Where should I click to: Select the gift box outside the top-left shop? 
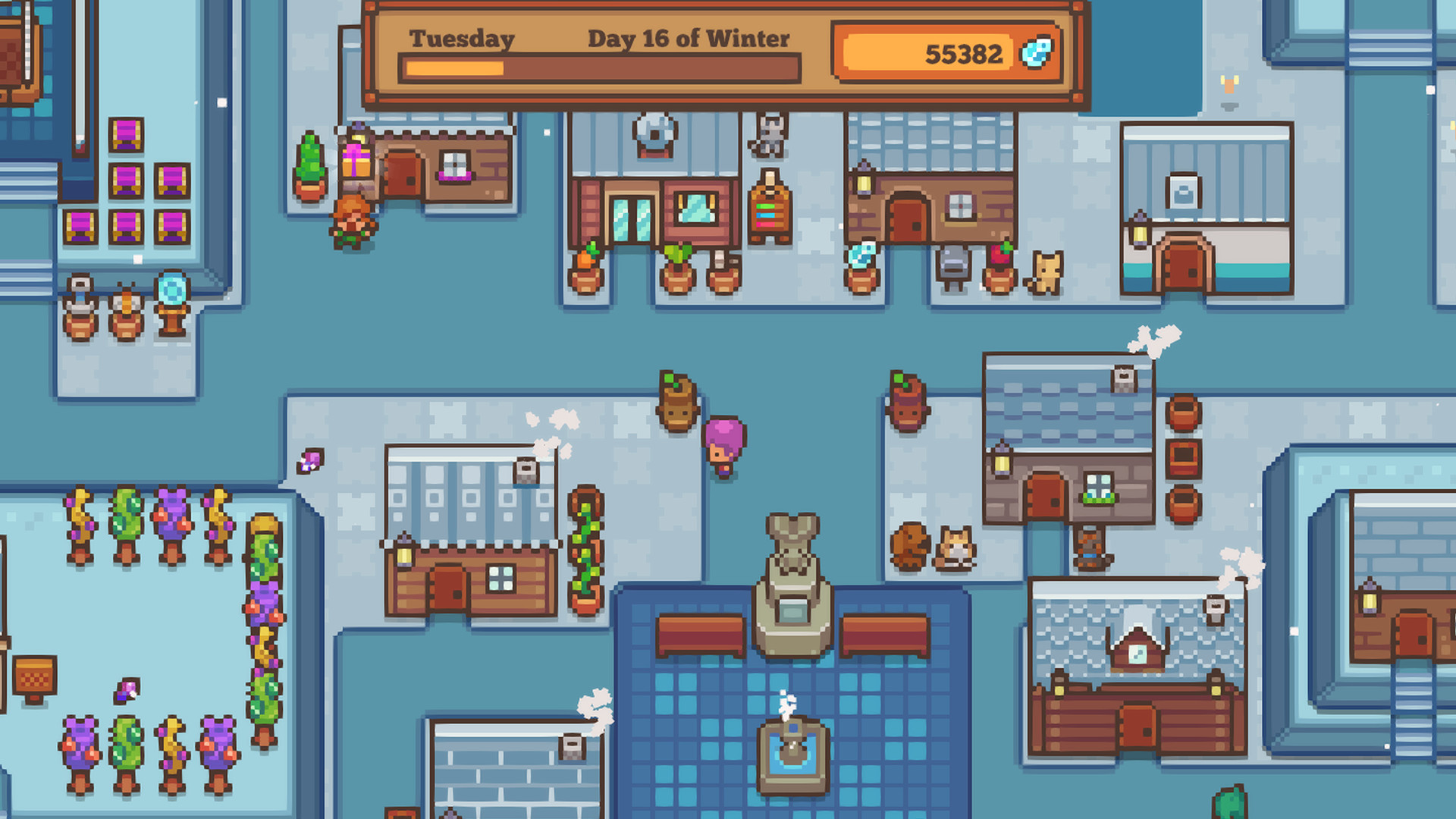coord(357,161)
